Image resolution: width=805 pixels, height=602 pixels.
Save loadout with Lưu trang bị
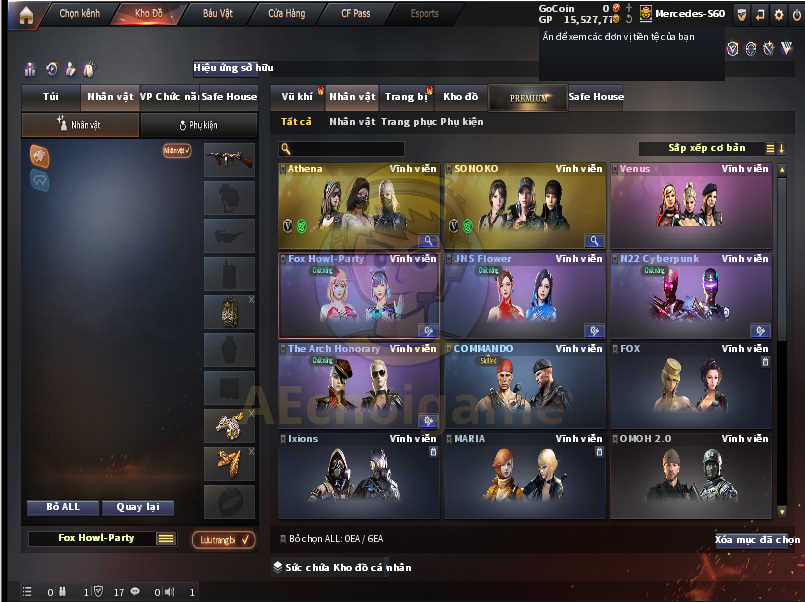pyautogui.click(x=223, y=540)
